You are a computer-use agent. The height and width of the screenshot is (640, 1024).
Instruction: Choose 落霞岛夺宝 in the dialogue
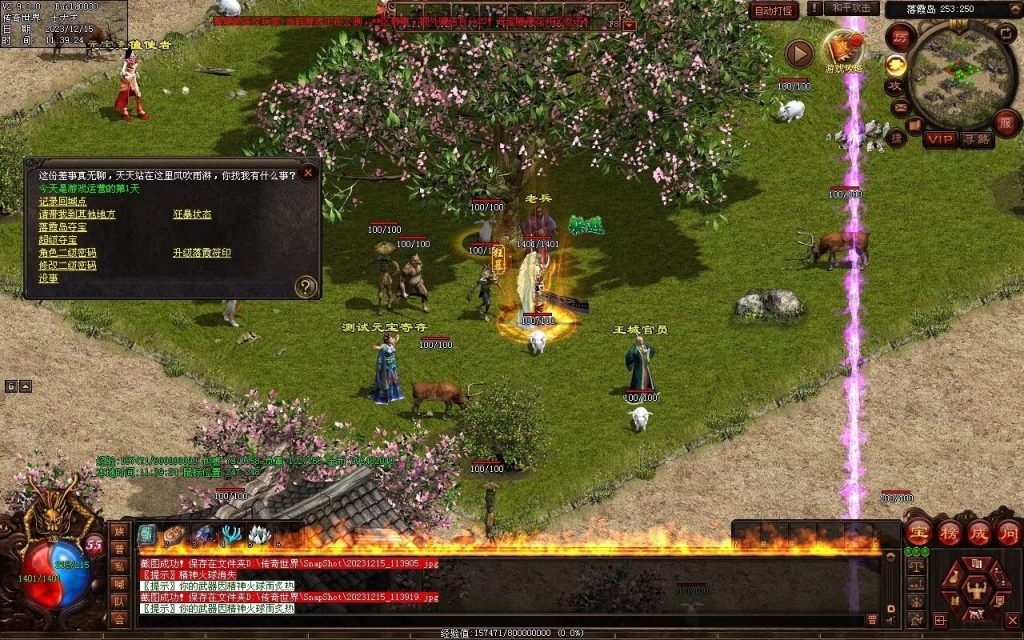click(62, 227)
